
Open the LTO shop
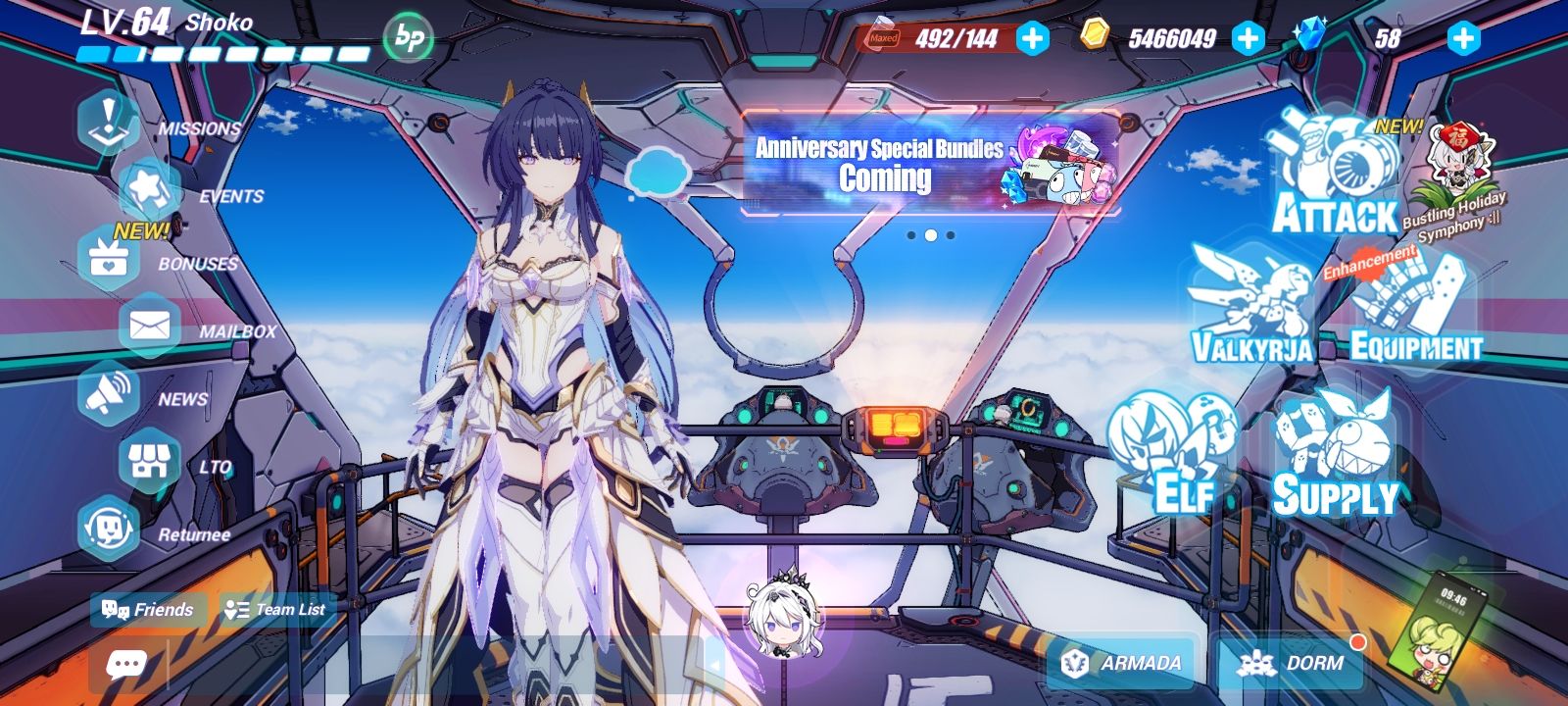coord(152,461)
